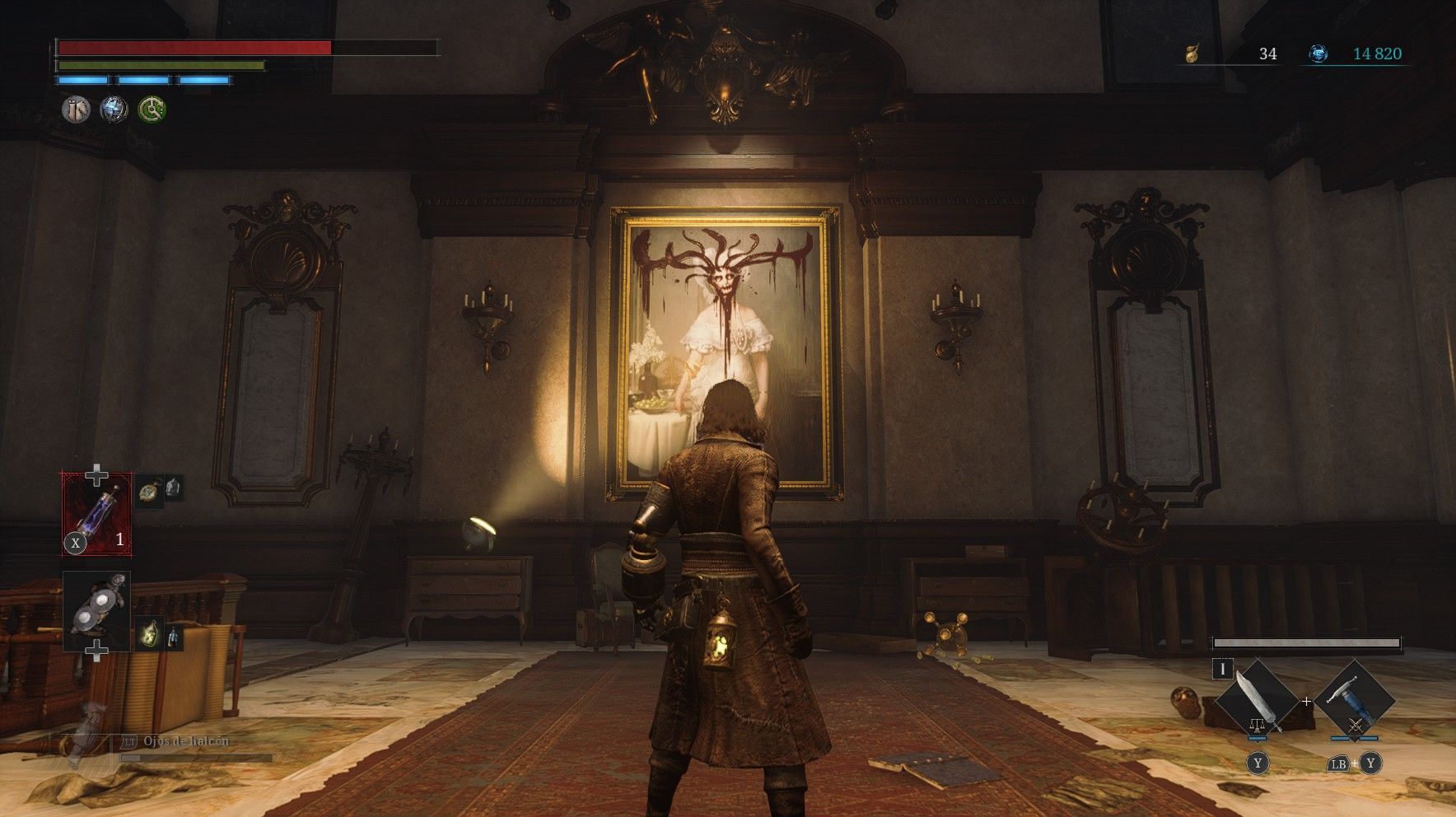The width and height of the screenshot is (1456, 817).
Task: Choose the glowing yellow bottle queued item
Action: [149, 635]
